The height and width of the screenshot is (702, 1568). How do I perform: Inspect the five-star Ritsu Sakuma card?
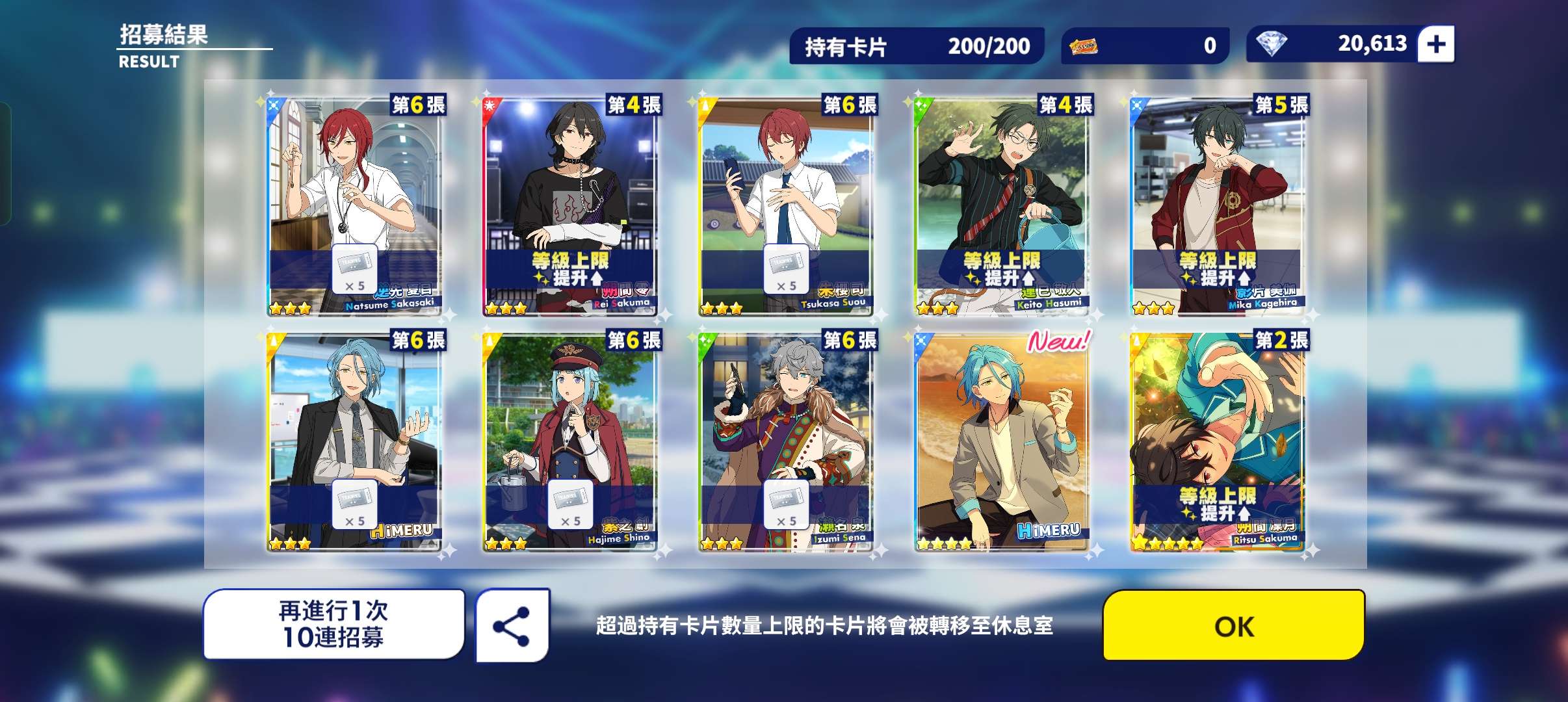click(1218, 442)
